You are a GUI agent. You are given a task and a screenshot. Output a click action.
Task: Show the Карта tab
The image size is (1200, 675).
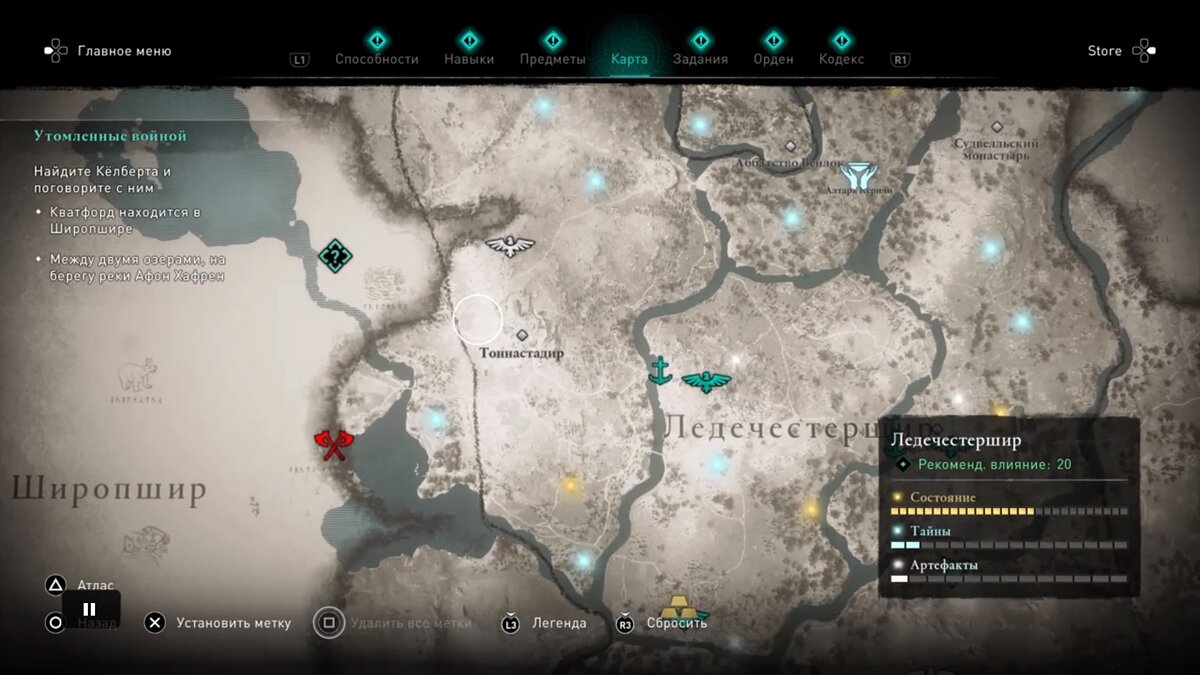point(629,58)
